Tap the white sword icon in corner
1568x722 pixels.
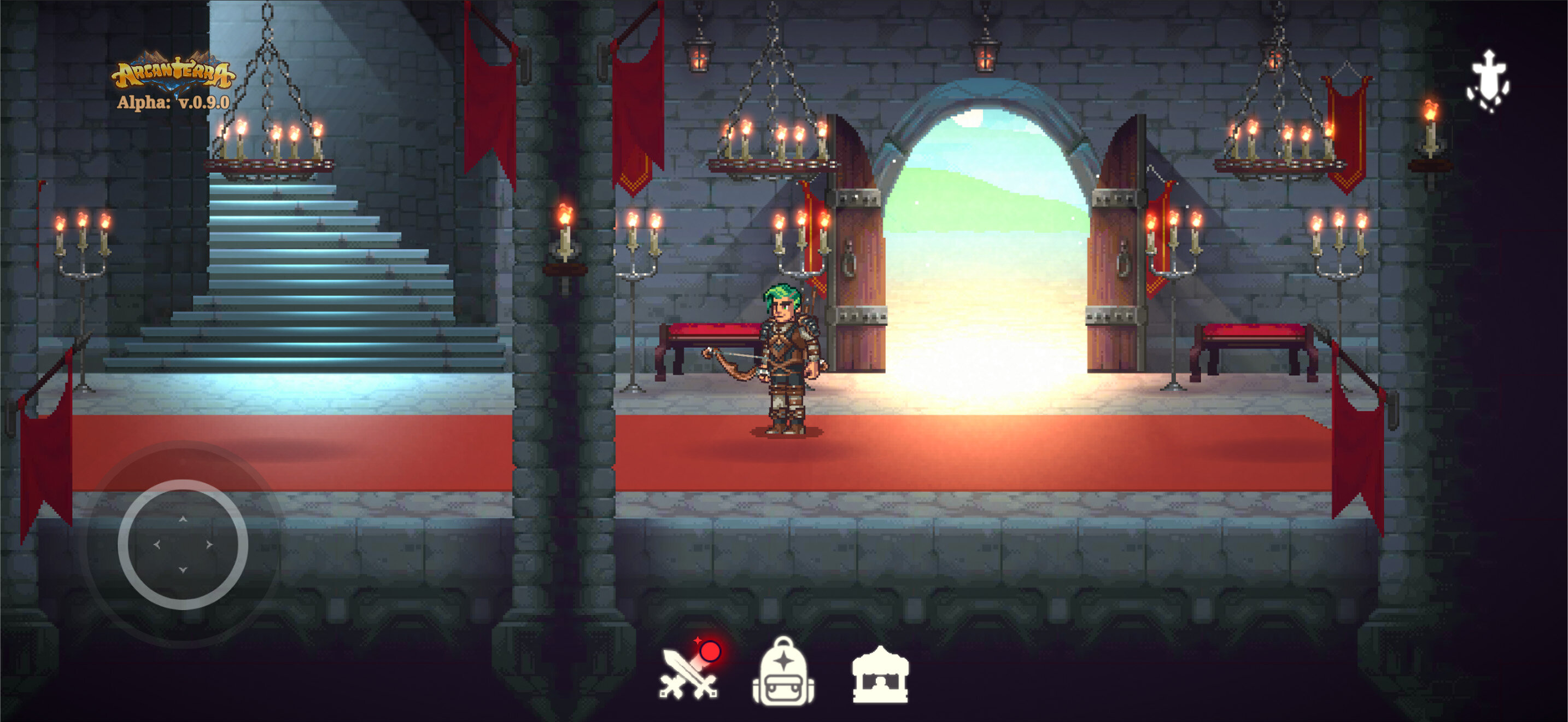point(1488,81)
